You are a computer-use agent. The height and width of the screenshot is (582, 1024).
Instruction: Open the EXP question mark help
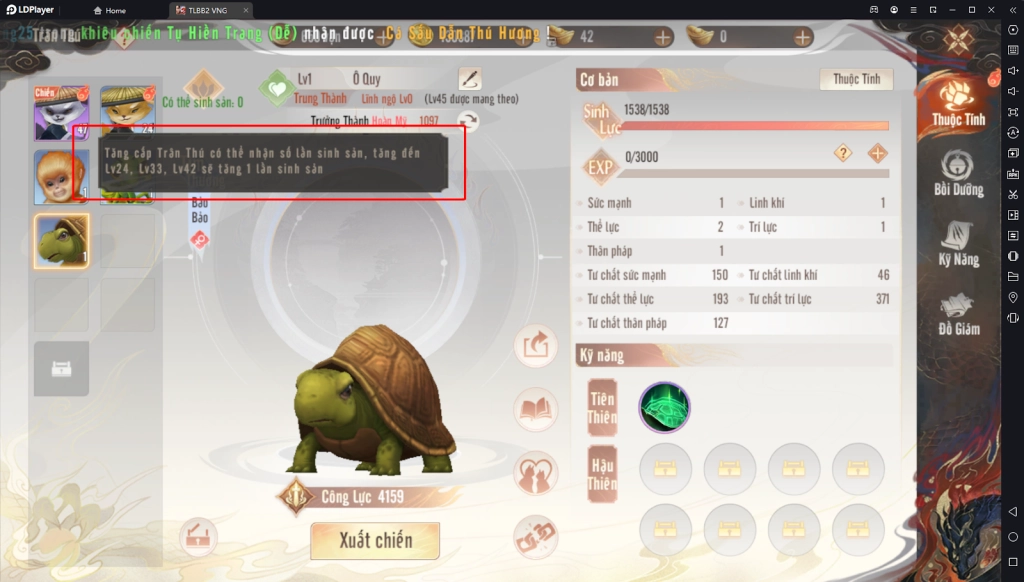pyautogui.click(x=844, y=153)
